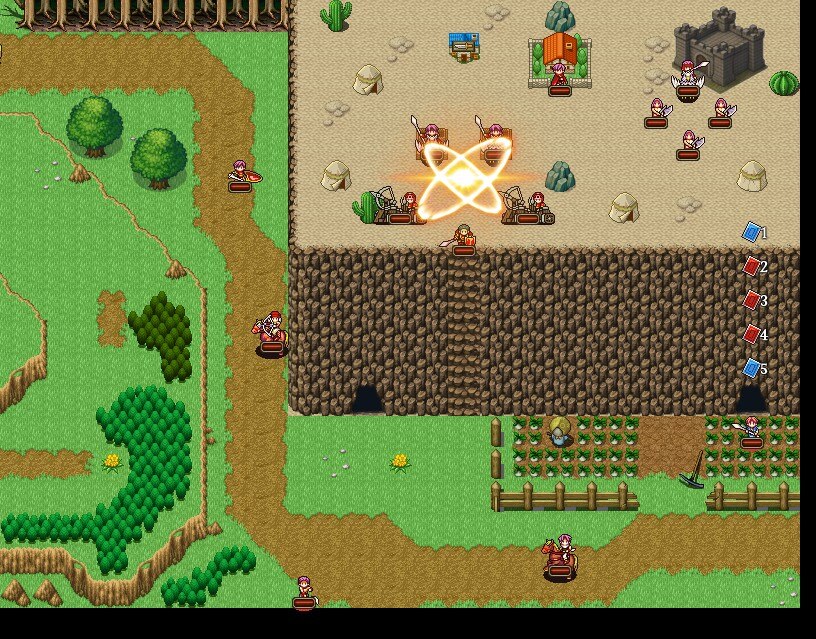Select the blue turn marker numbered 1
The image size is (816, 639).
[752, 232]
